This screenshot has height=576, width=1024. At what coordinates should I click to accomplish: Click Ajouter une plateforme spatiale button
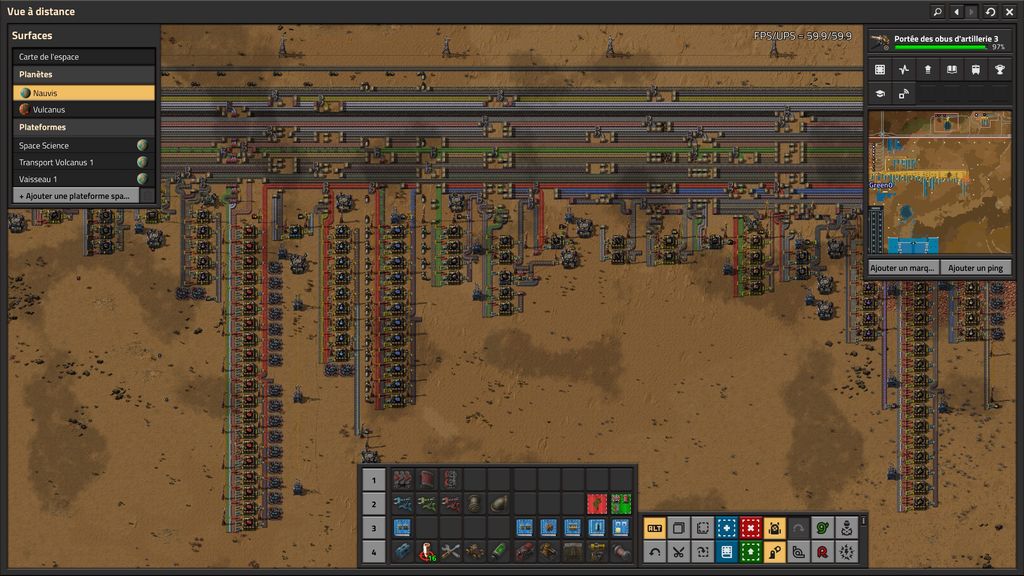(75, 195)
